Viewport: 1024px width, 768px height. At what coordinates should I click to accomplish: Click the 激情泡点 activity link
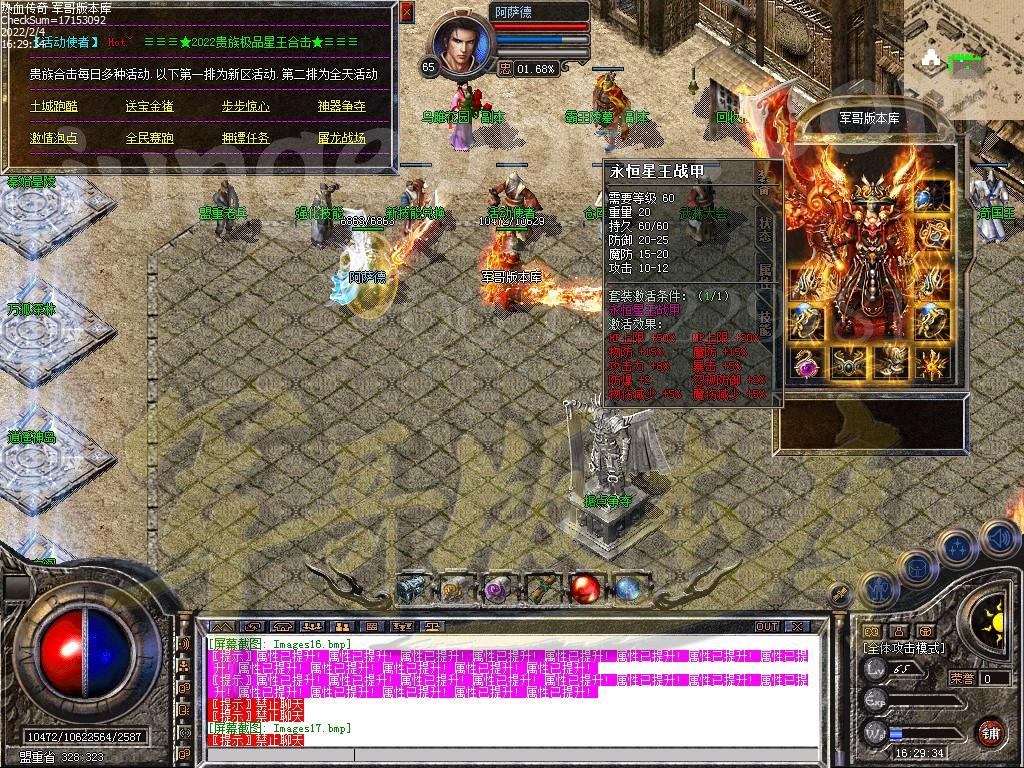(x=53, y=138)
